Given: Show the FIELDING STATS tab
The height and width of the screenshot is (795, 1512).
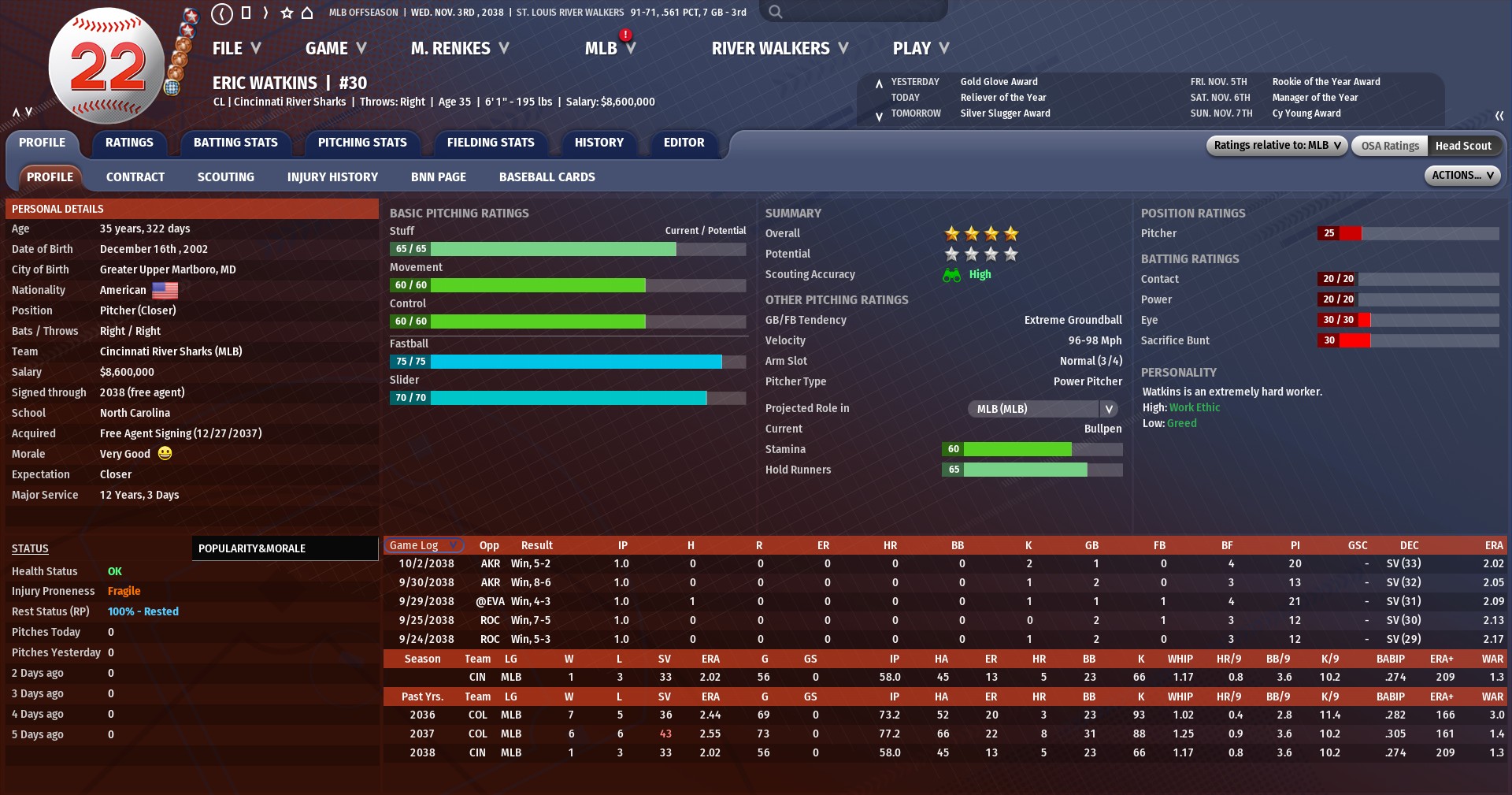Looking at the screenshot, I should (491, 143).
